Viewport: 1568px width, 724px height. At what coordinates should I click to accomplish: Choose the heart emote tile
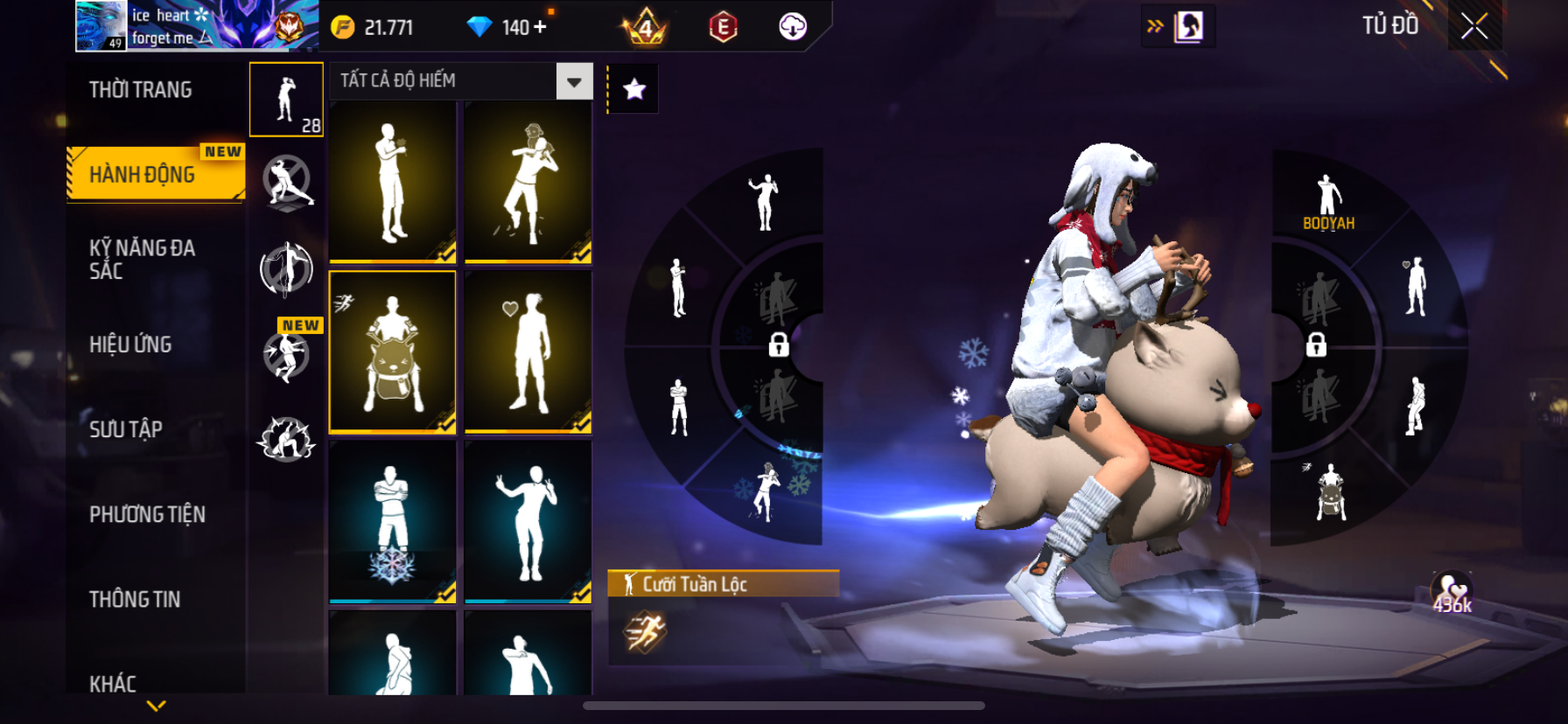coord(528,352)
